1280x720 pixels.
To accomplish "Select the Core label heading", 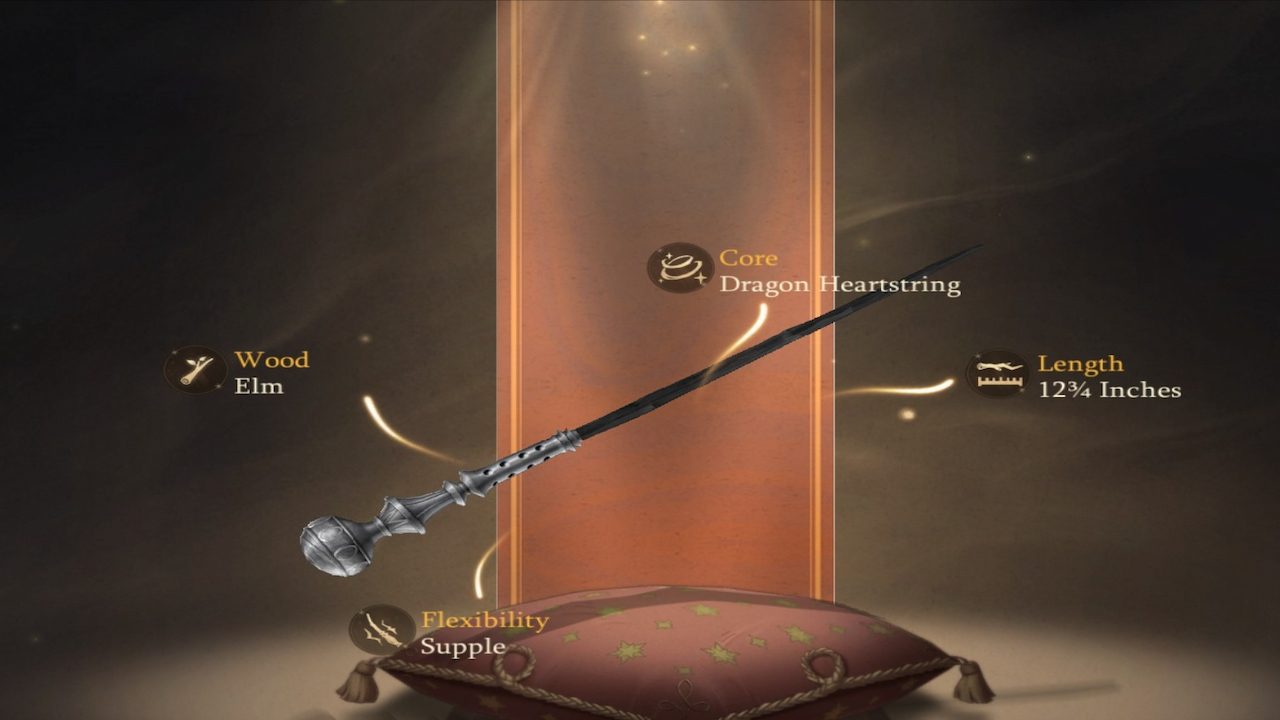I will (750, 257).
